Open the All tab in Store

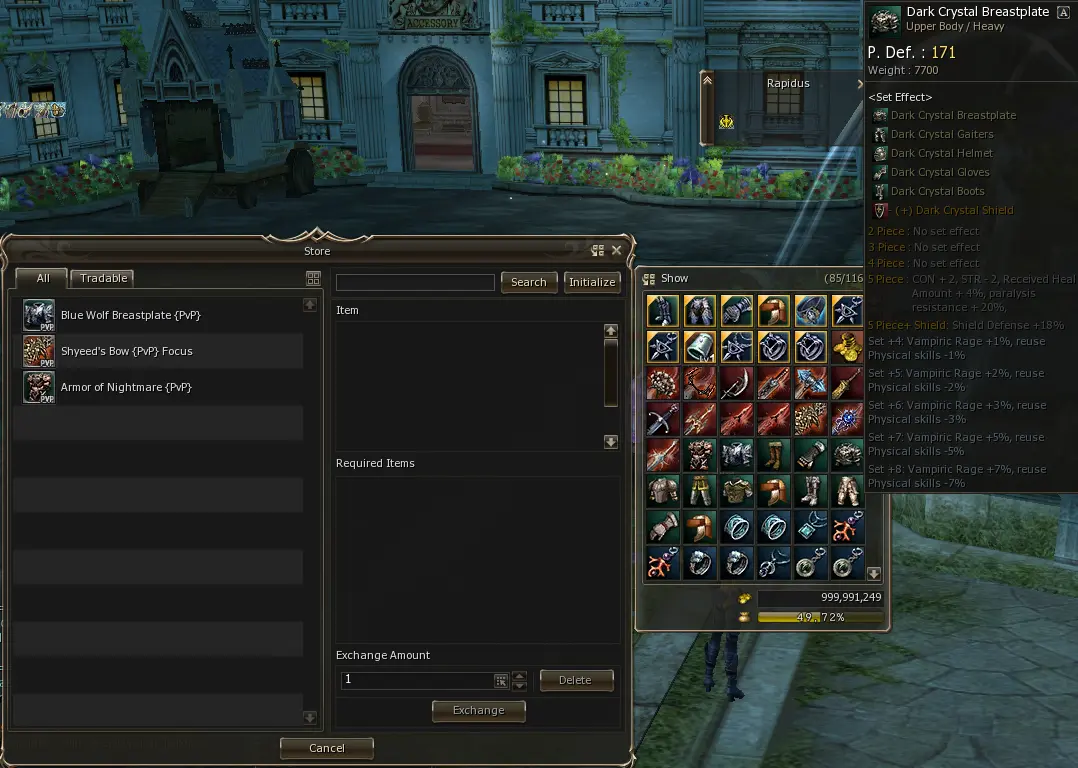(42, 279)
